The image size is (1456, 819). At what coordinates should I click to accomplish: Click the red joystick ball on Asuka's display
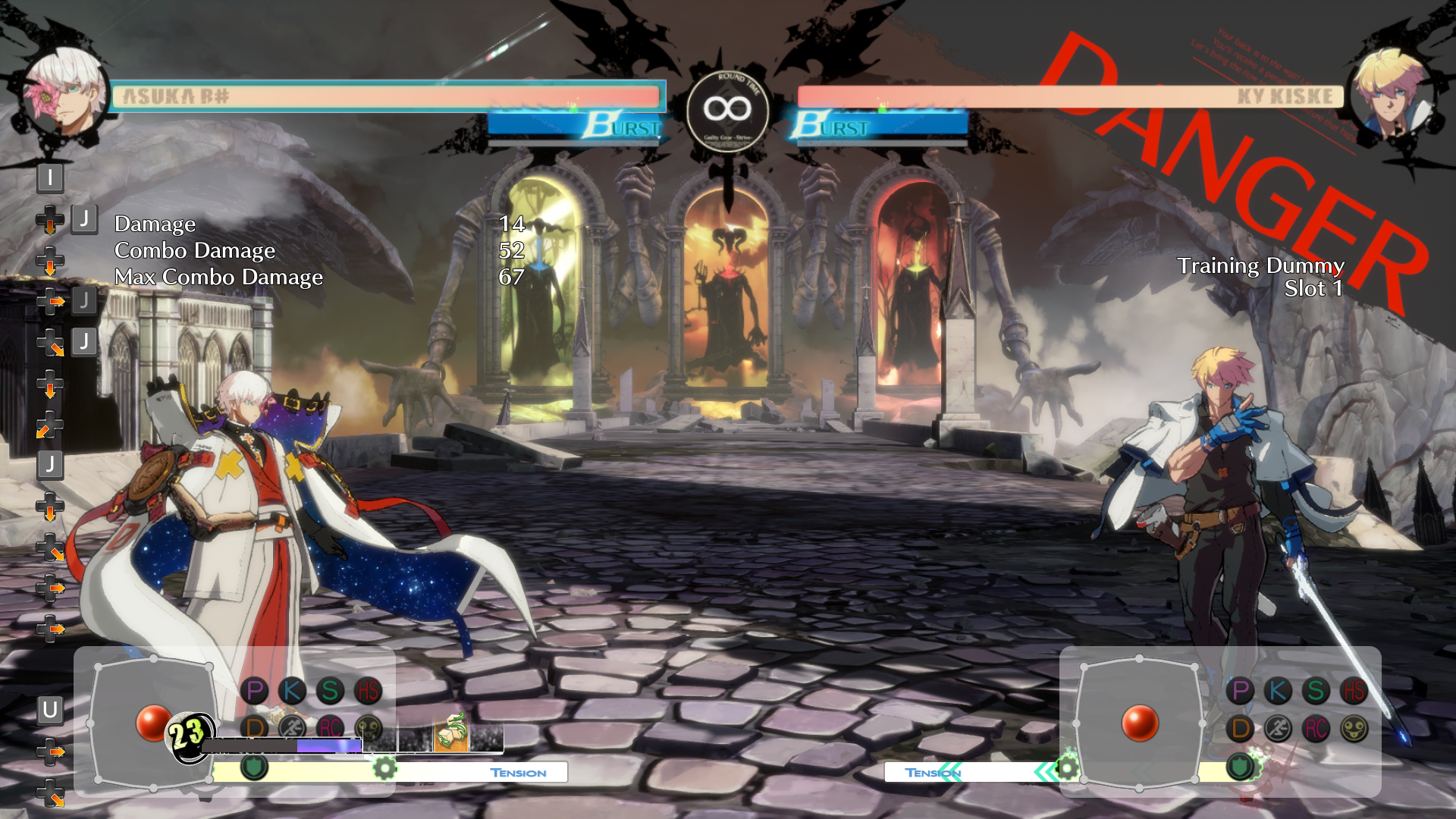[153, 722]
